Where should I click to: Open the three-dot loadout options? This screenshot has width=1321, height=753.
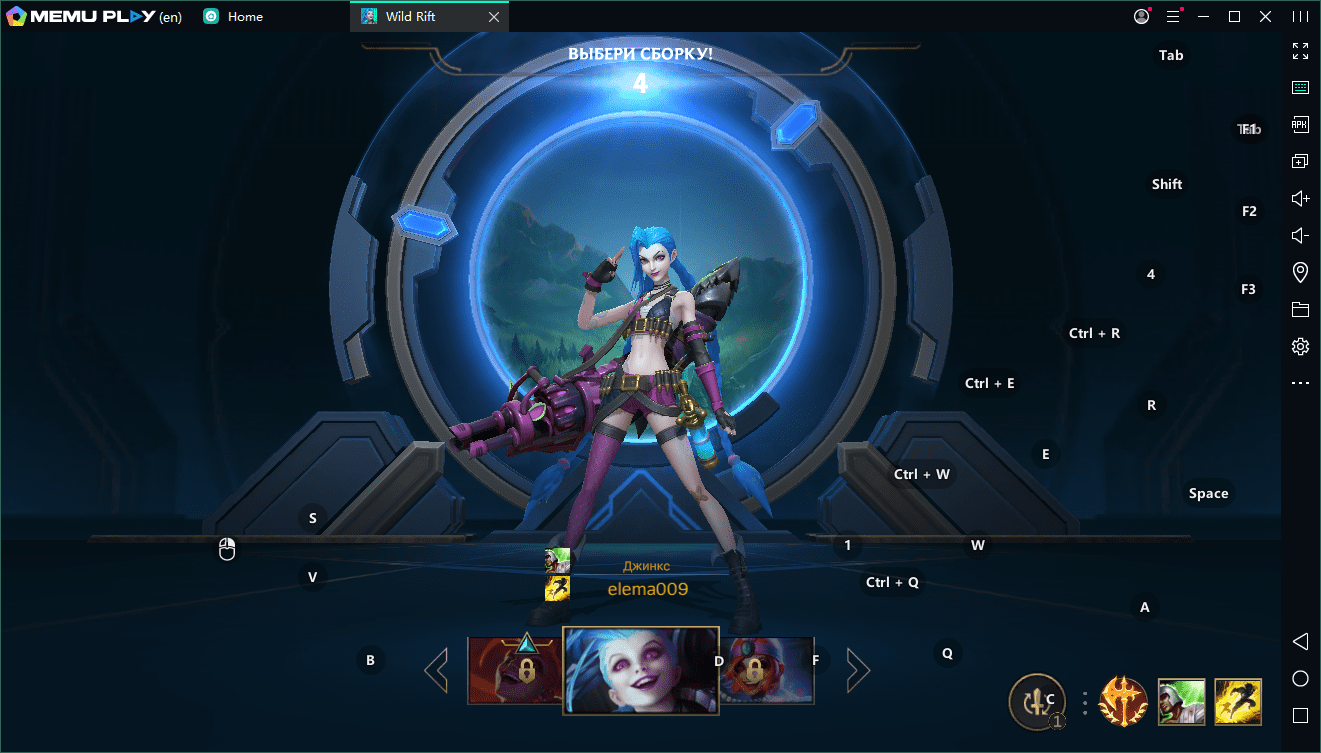pyautogui.click(x=1085, y=702)
